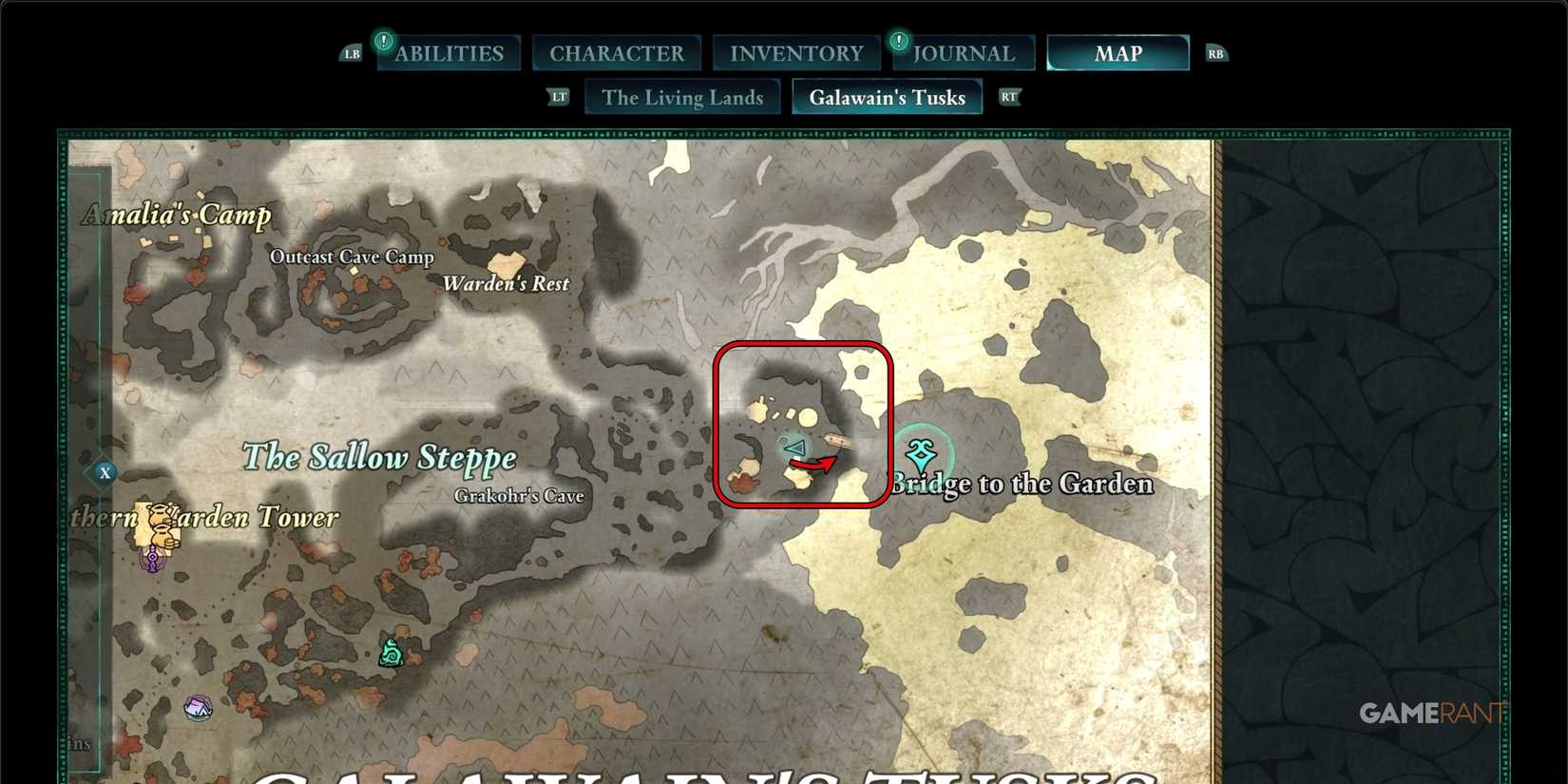The width and height of the screenshot is (1568, 784).
Task: Click the green notification badge on ABILITIES
Action: [384, 41]
